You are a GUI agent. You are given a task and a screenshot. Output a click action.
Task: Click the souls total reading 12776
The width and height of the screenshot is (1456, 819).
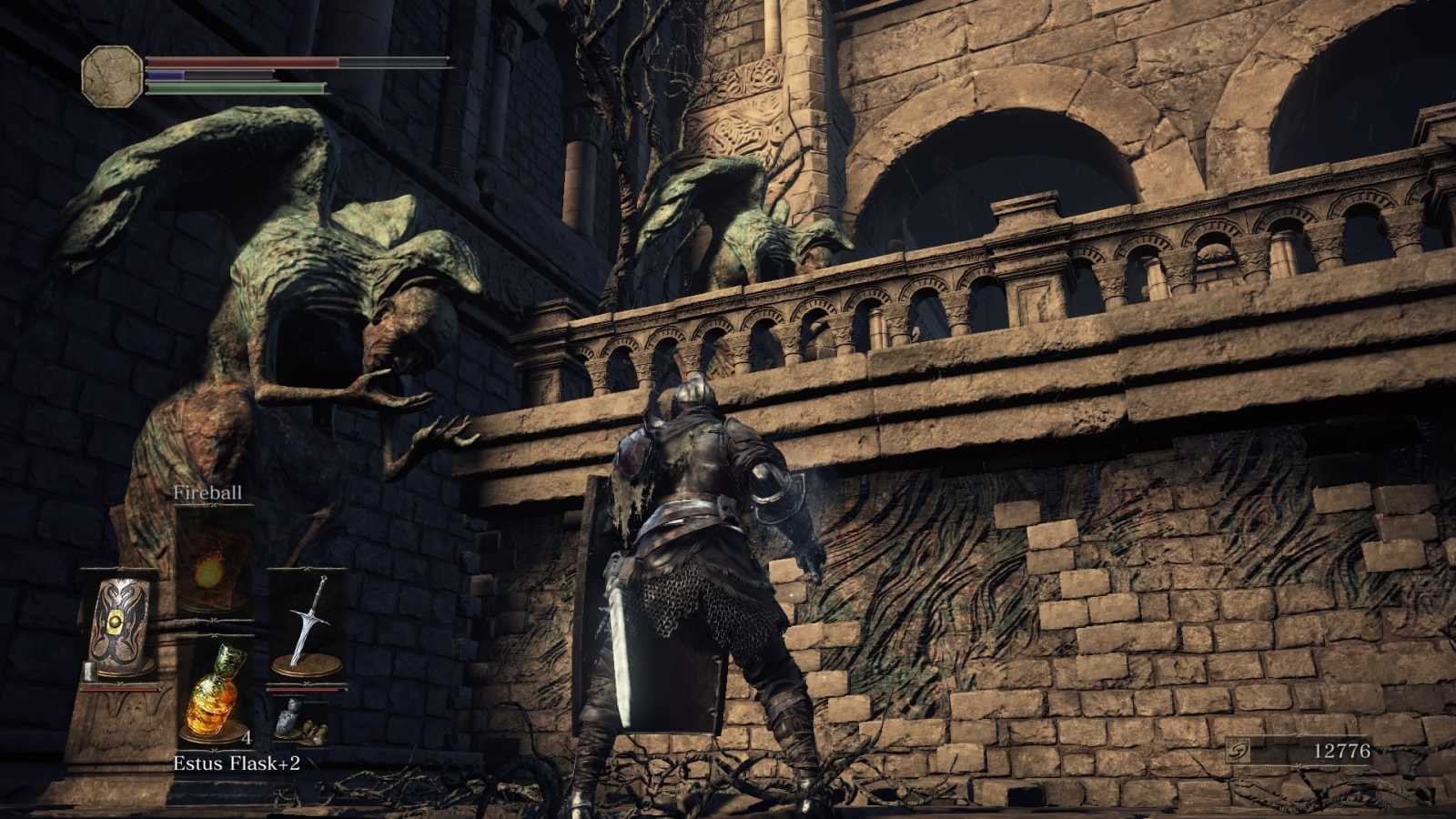tap(1344, 750)
